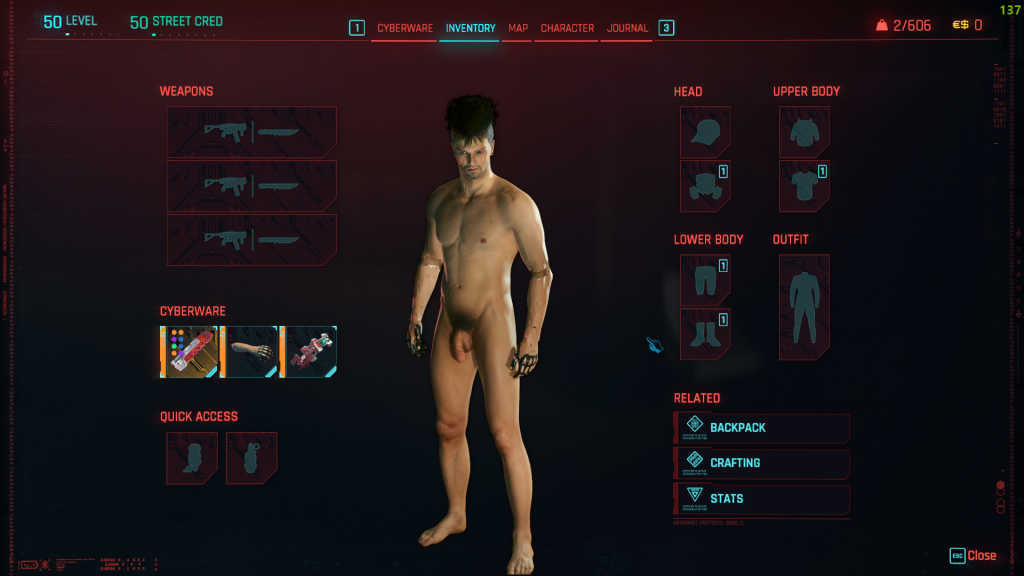Select the t-shirt upper body slot

804,186
